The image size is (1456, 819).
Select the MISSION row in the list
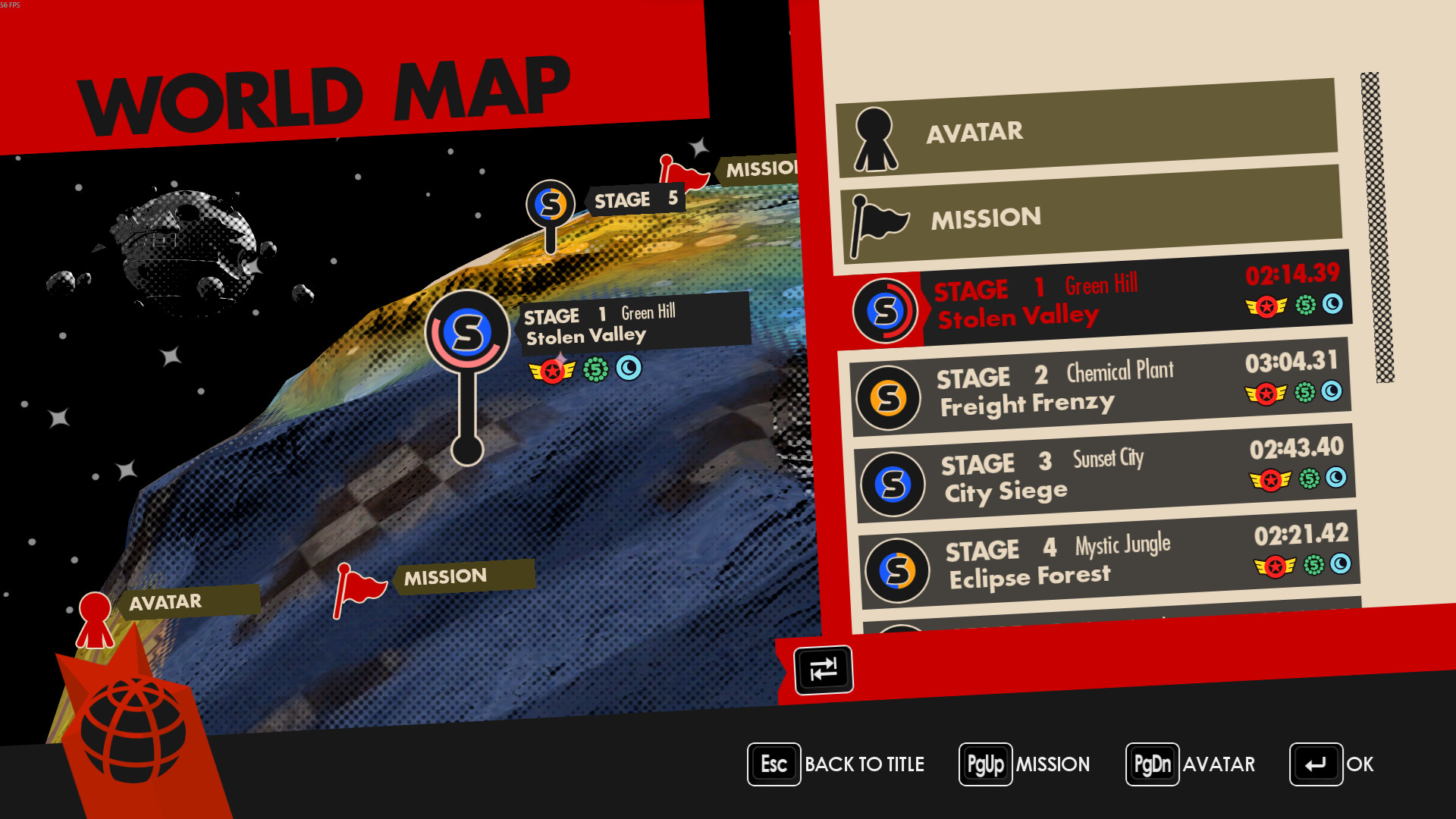tap(1090, 217)
